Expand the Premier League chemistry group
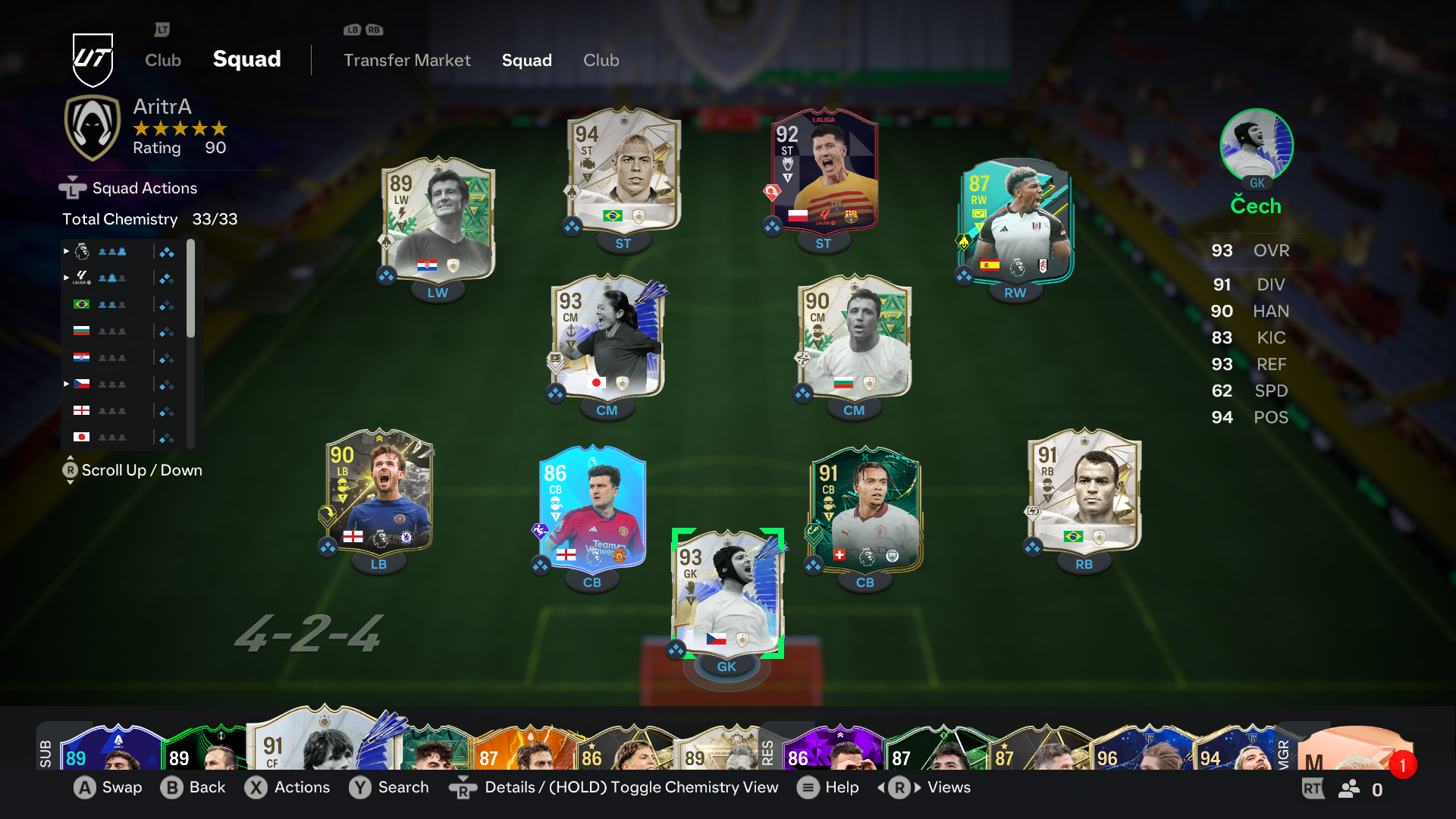 tap(66, 252)
